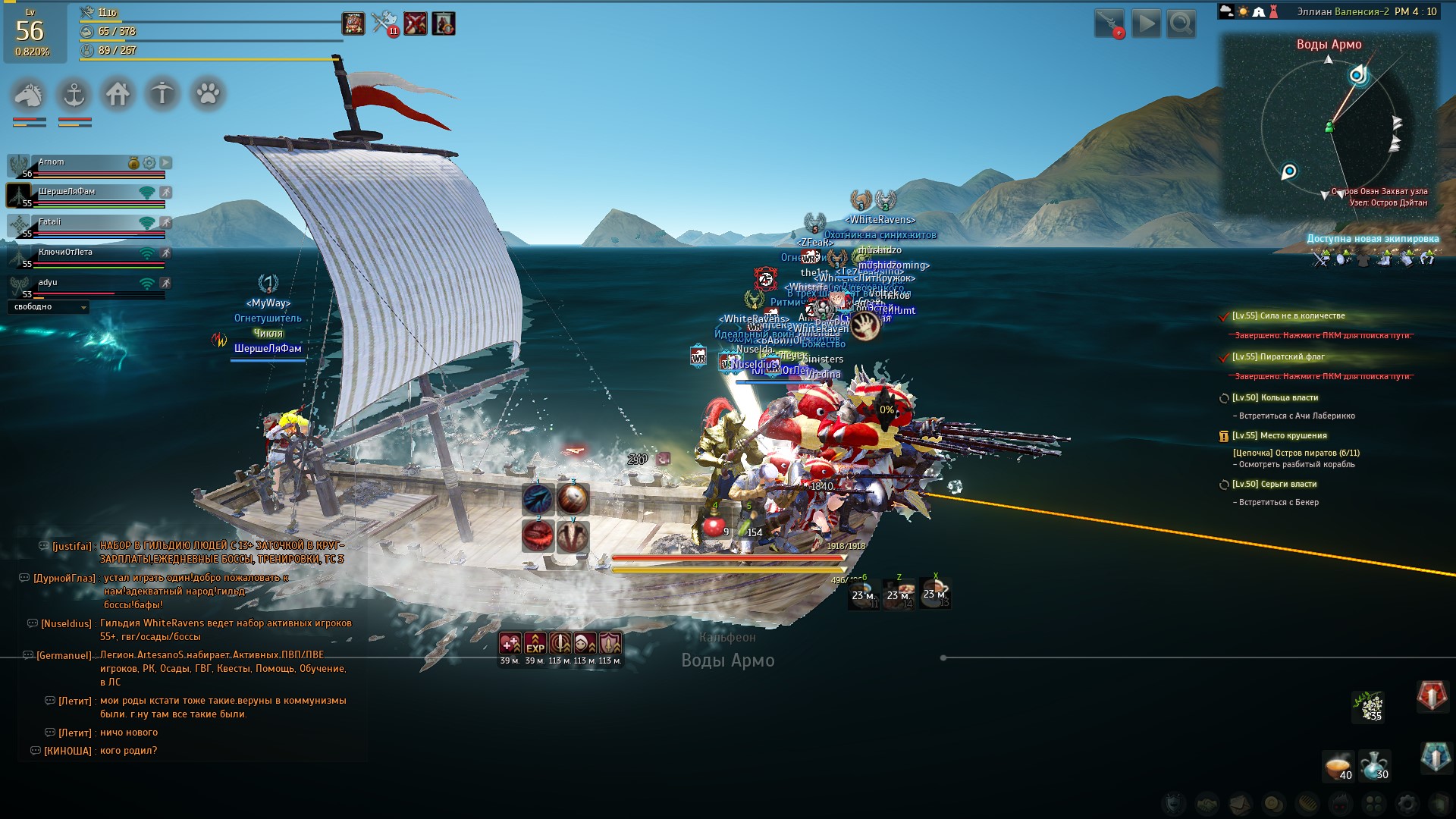Screen dimensions: 1456x819
Task: Open the 'свободно' loot dropdown
Action: (x=49, y=307)
